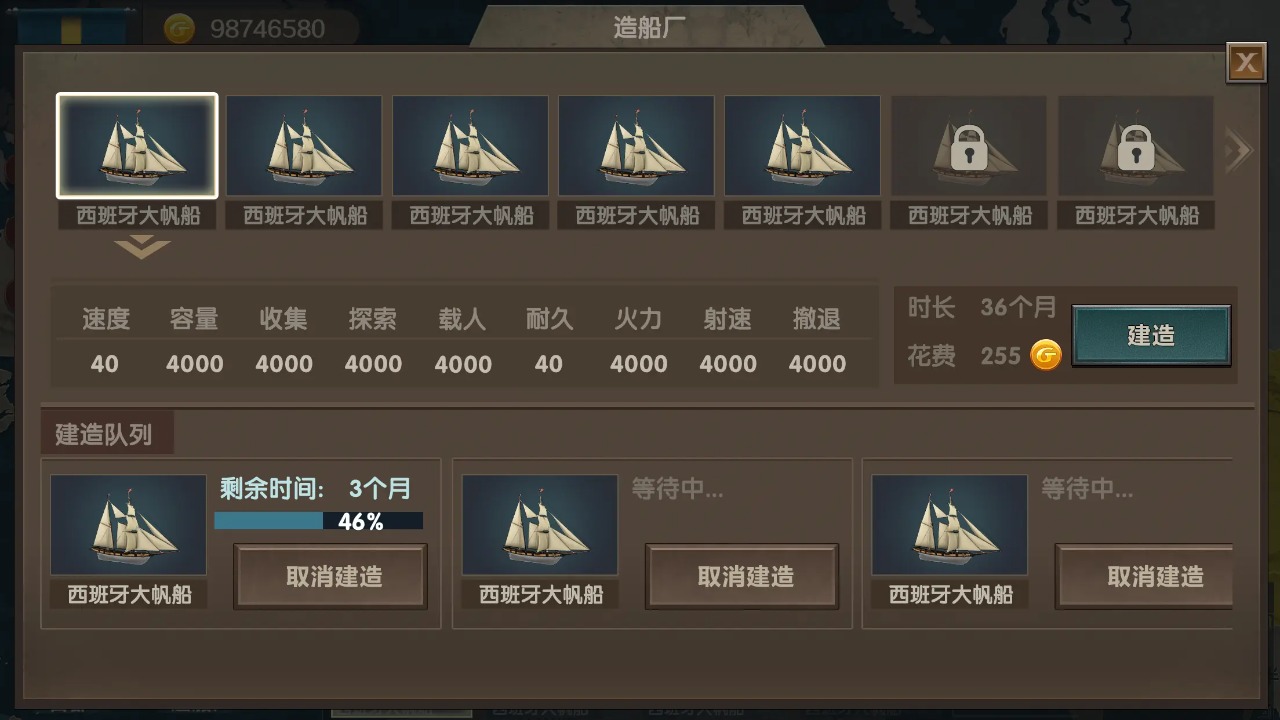The height and width of the screenshot is (720, 1280).
Task: Click the 46% build progress bar
Action: [318, 521]
